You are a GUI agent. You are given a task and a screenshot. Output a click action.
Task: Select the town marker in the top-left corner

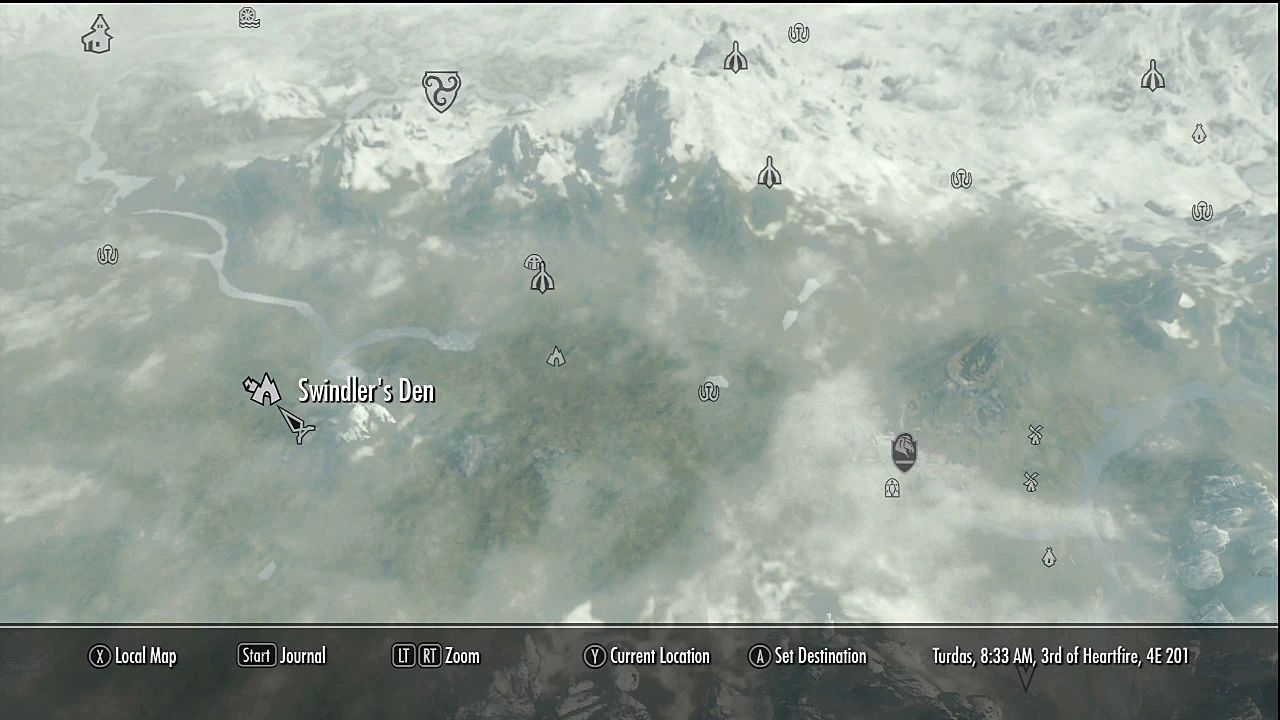(96, 34)
